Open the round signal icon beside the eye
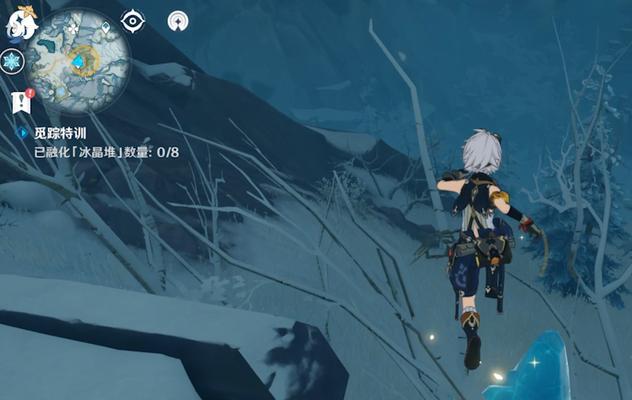The image size is (632, 400). tap(178, 20)
